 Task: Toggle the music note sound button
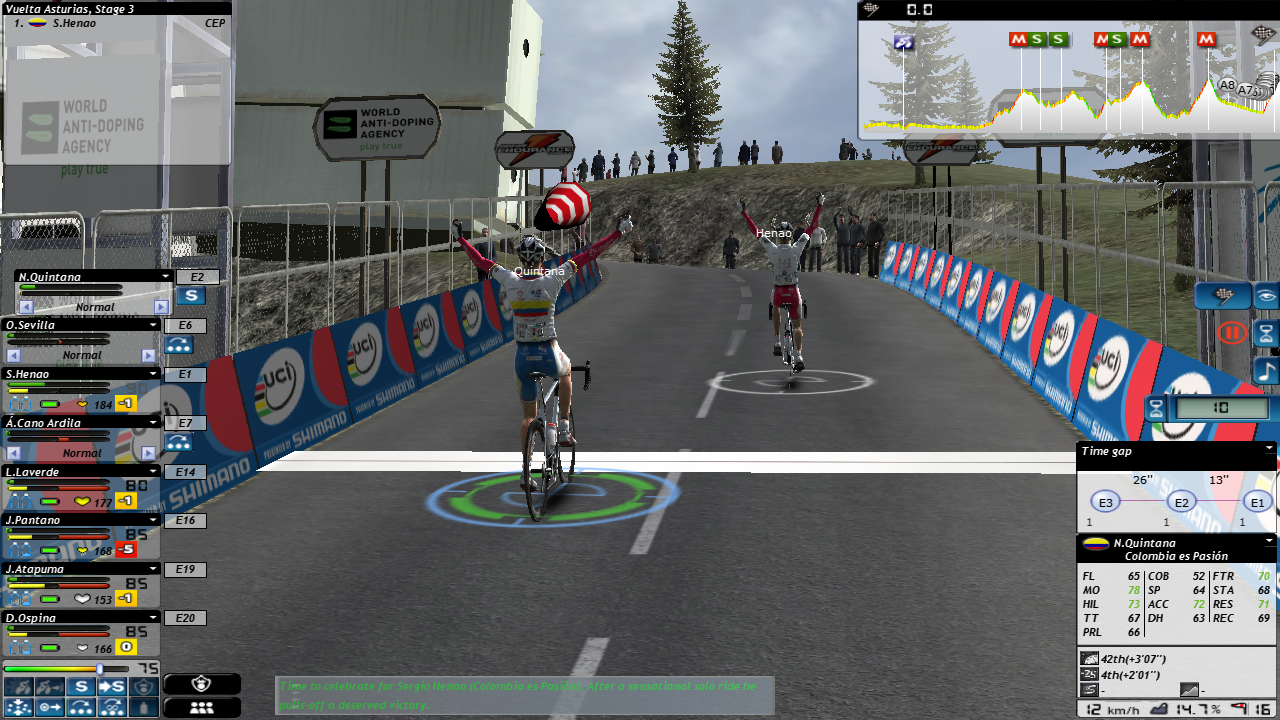pyautogui.click(x=1267, y=371)
